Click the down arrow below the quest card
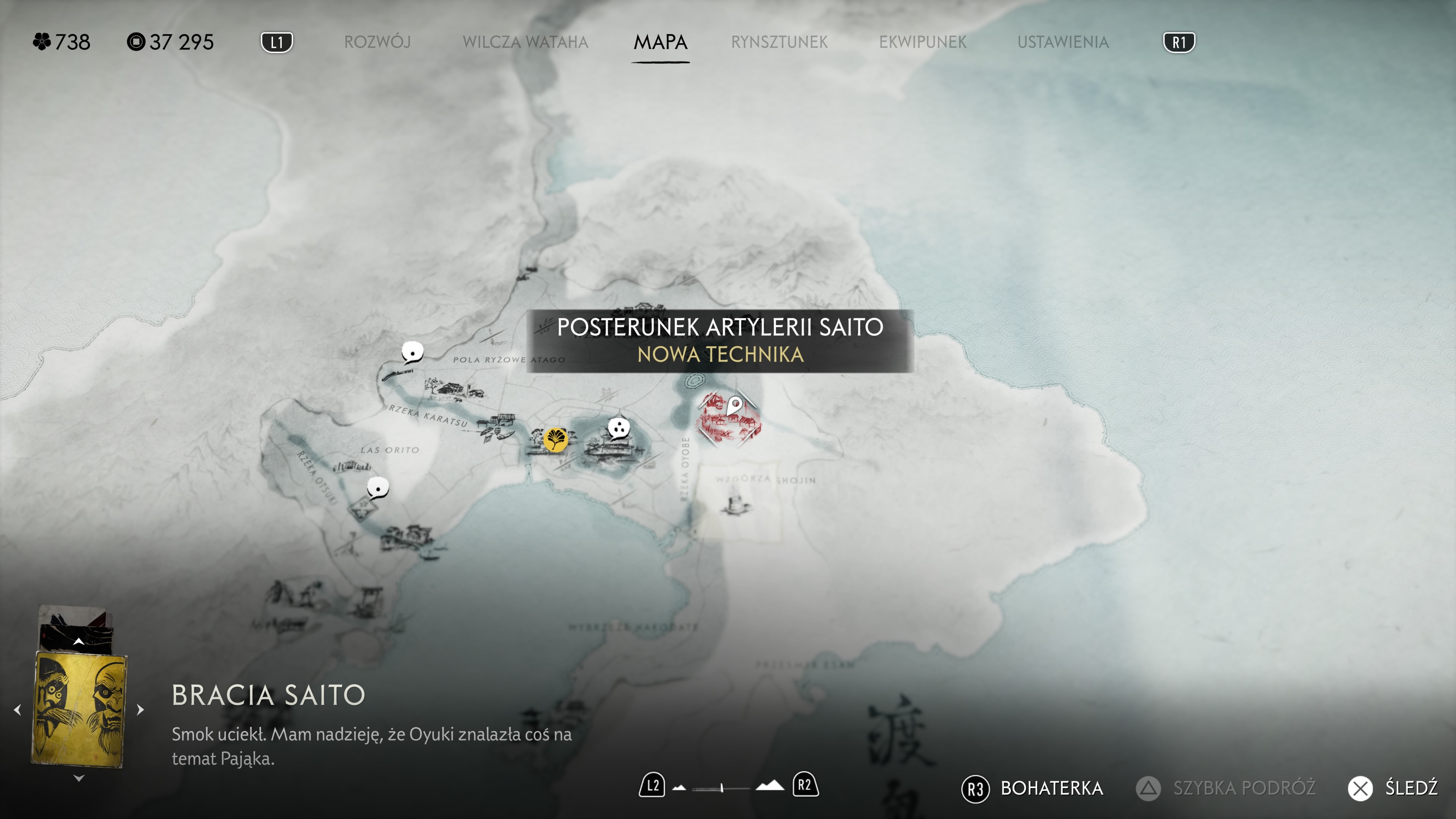This screenshot has width=1456, height=819. pos(78,778)
